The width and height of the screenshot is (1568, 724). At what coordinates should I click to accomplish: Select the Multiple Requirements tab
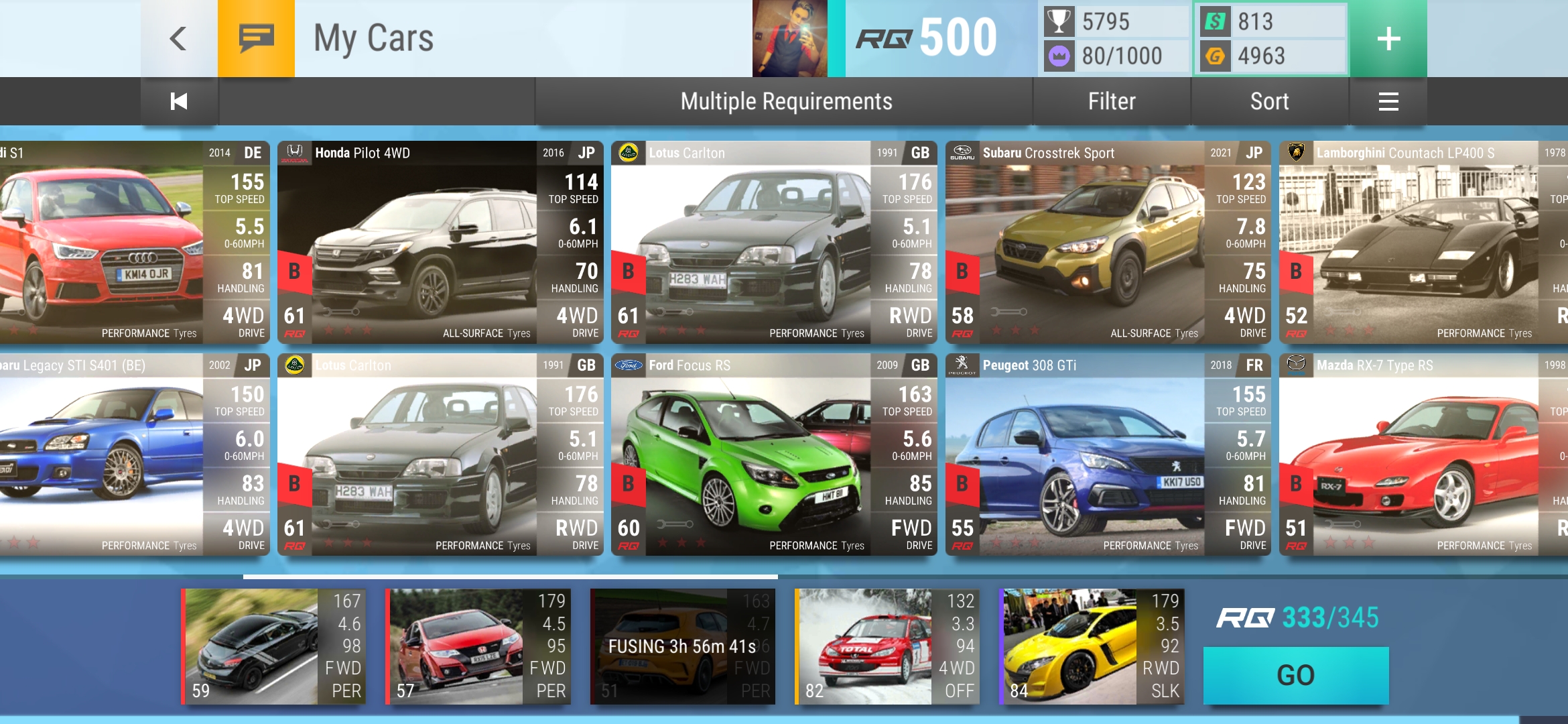(x=785, y=101)
